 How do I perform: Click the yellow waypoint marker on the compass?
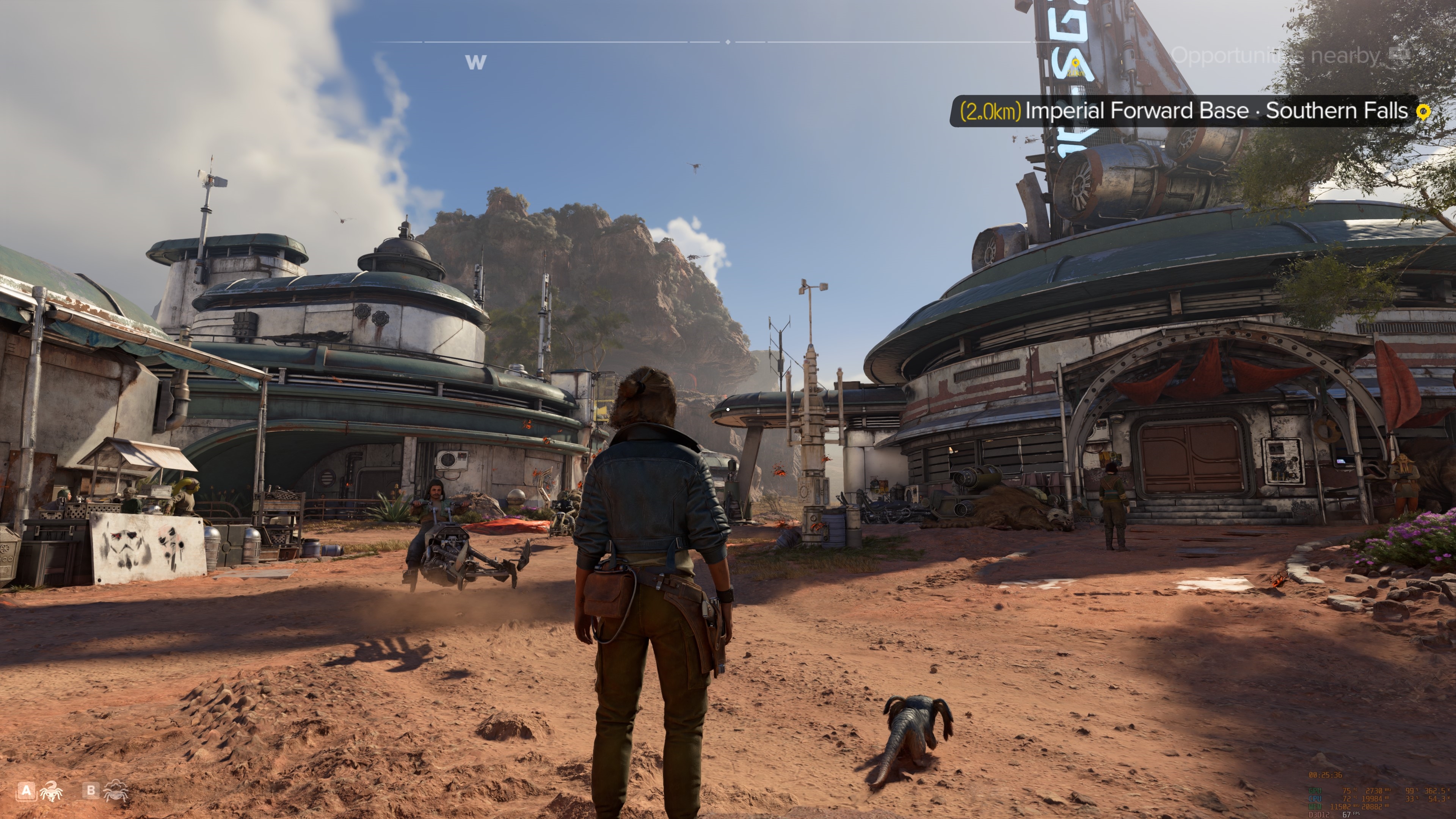[x=1076, y=64]
